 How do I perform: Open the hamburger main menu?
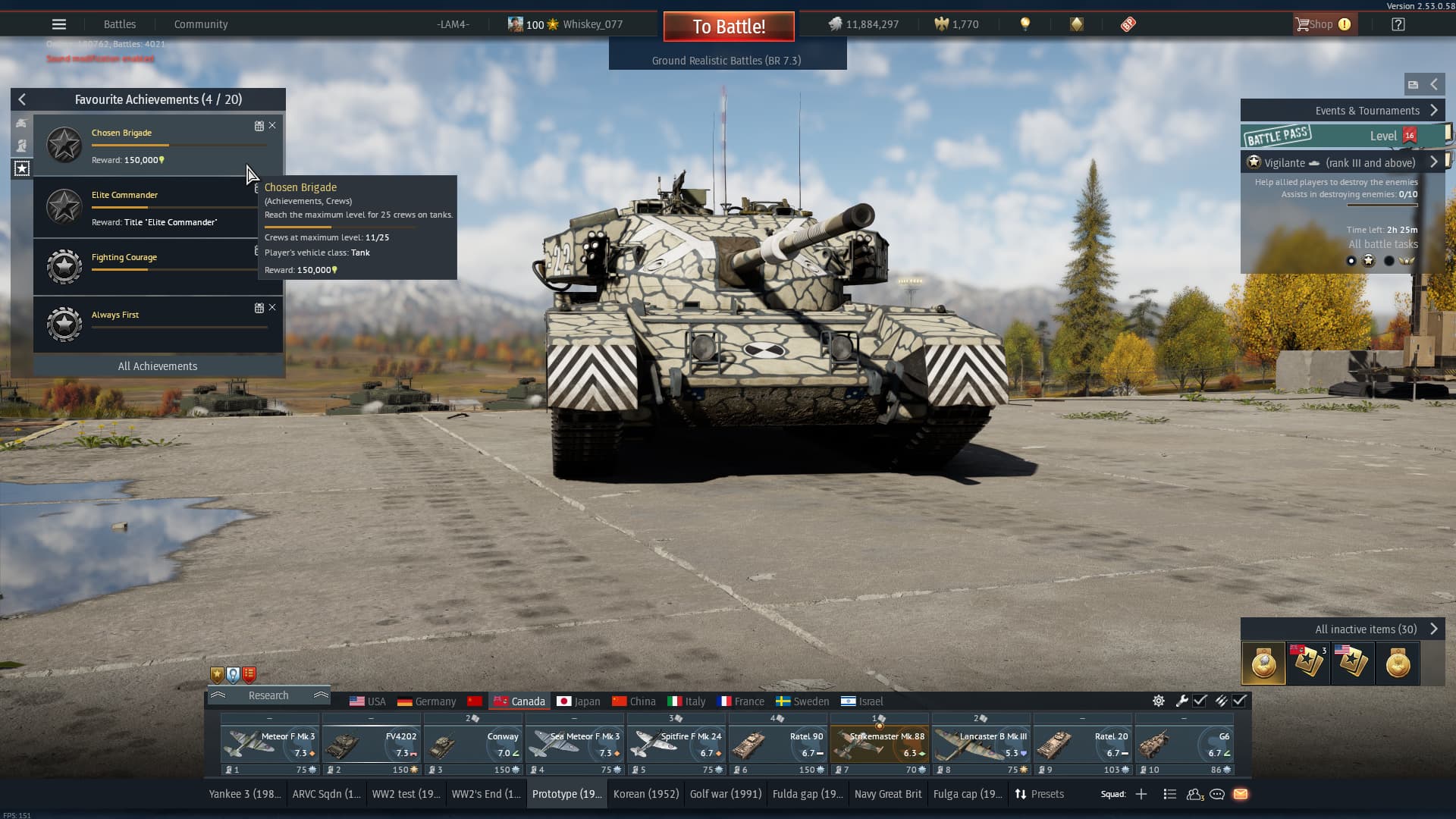coord(59,24)
